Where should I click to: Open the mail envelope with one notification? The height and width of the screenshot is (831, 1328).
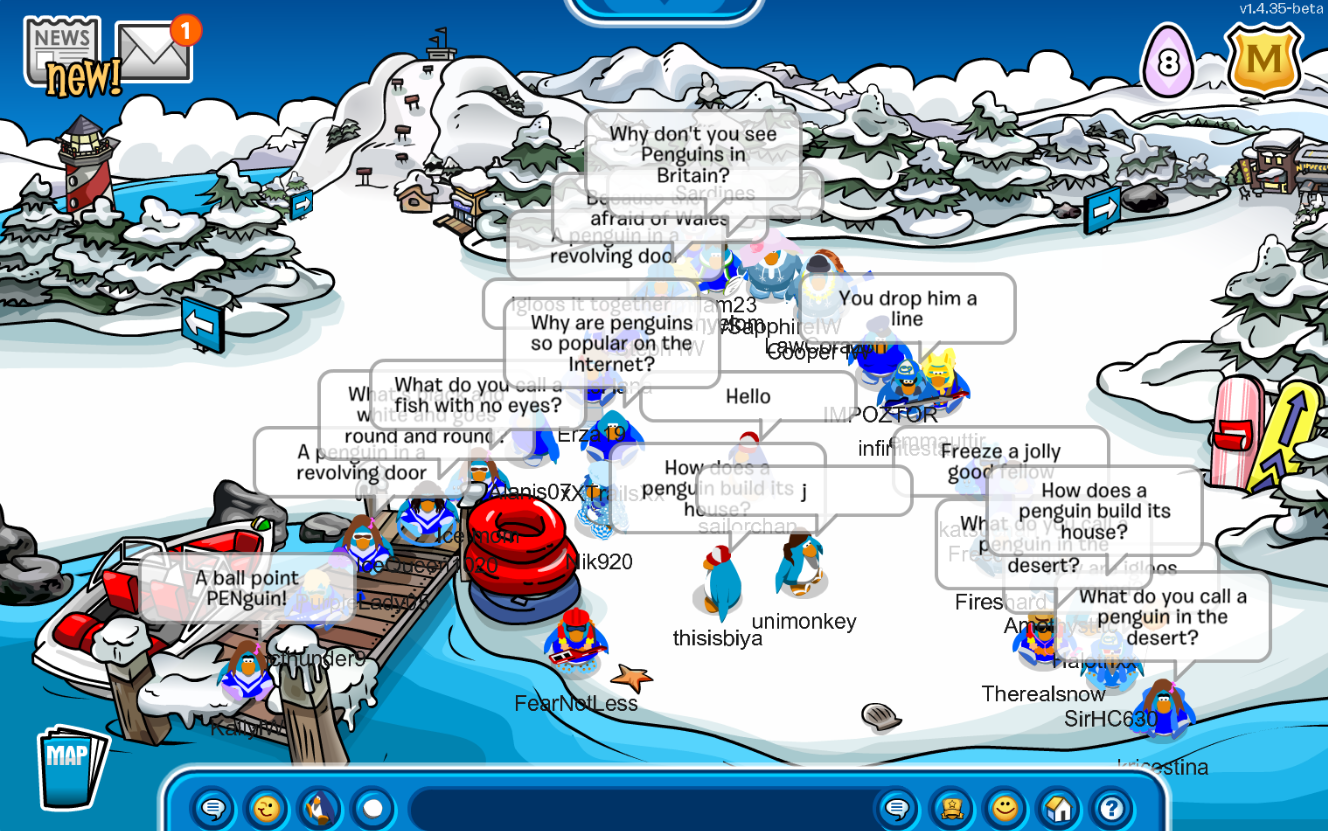(154, 51)
